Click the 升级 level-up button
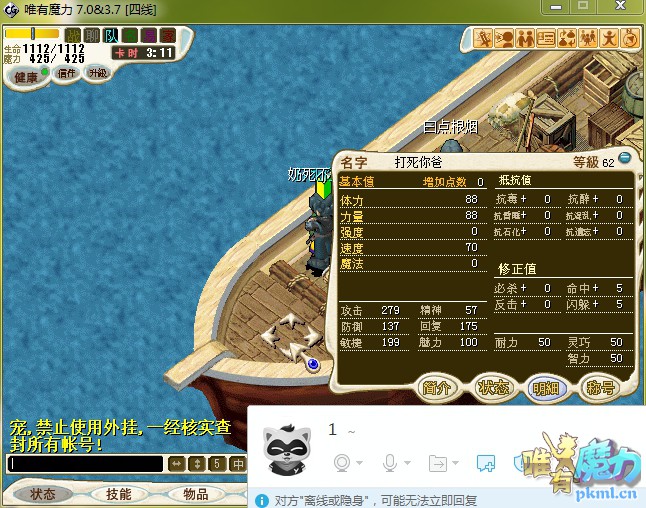Screen dimensions: 646x508 97,73
